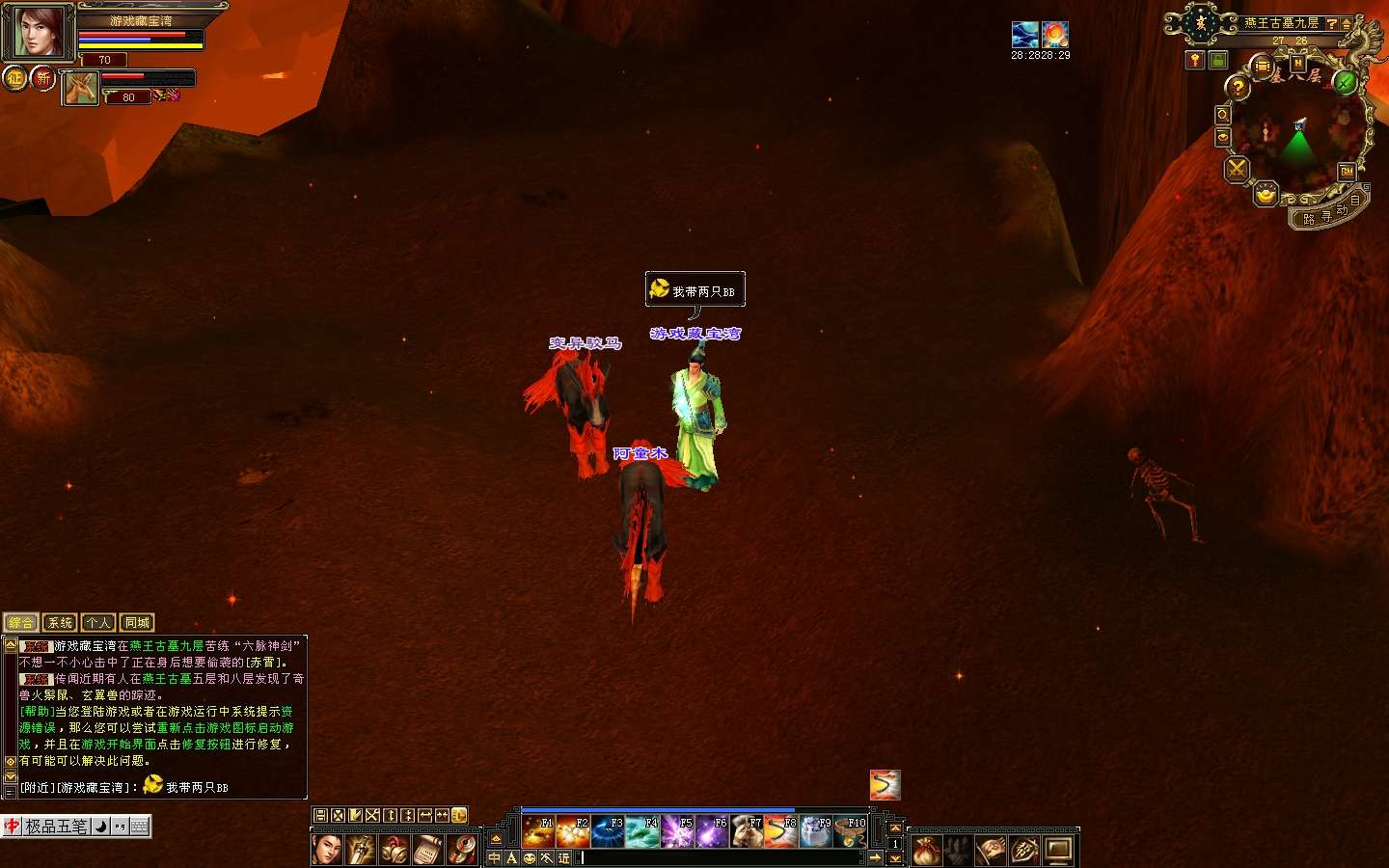Switch to the 系统 chat tab

tap(60, 623)
